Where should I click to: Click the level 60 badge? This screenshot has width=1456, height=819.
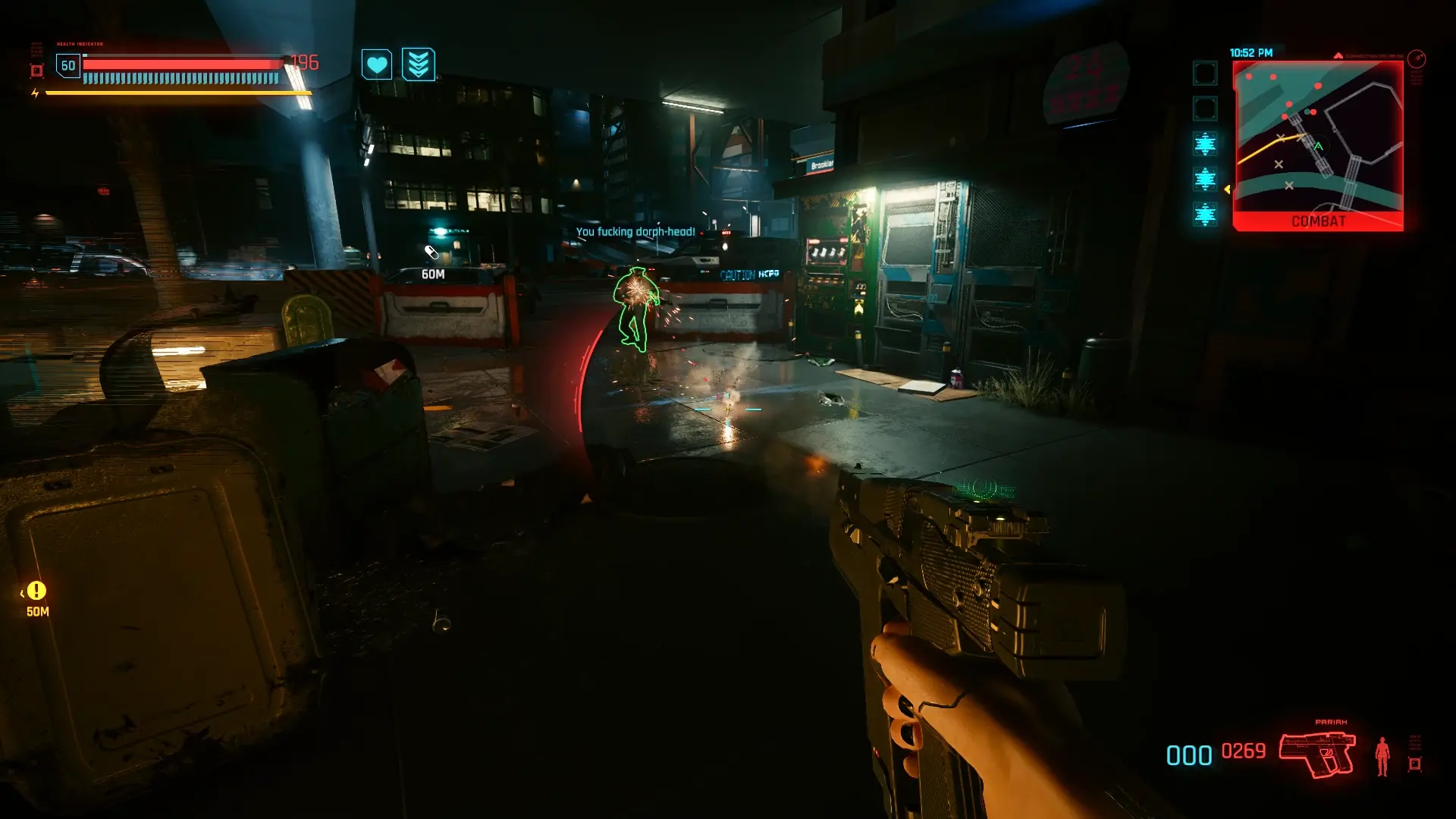click(68, 66)
